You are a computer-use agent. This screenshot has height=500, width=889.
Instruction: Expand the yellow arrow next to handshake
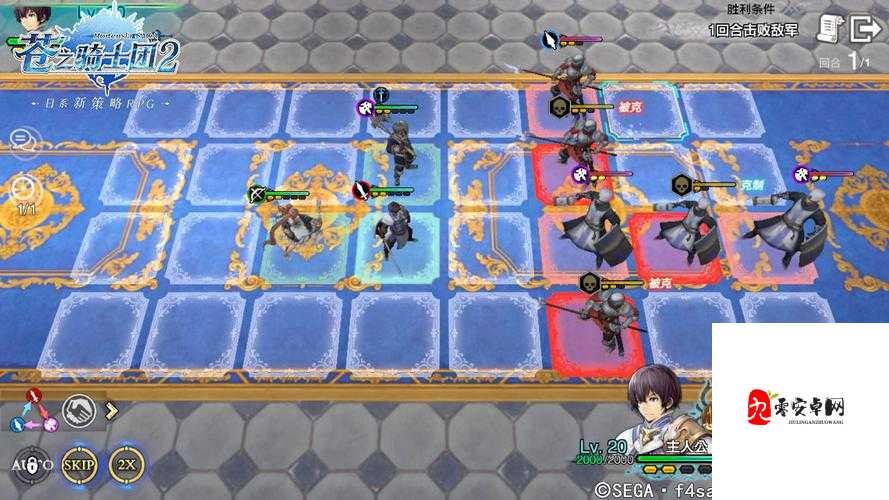click(111, 409)
